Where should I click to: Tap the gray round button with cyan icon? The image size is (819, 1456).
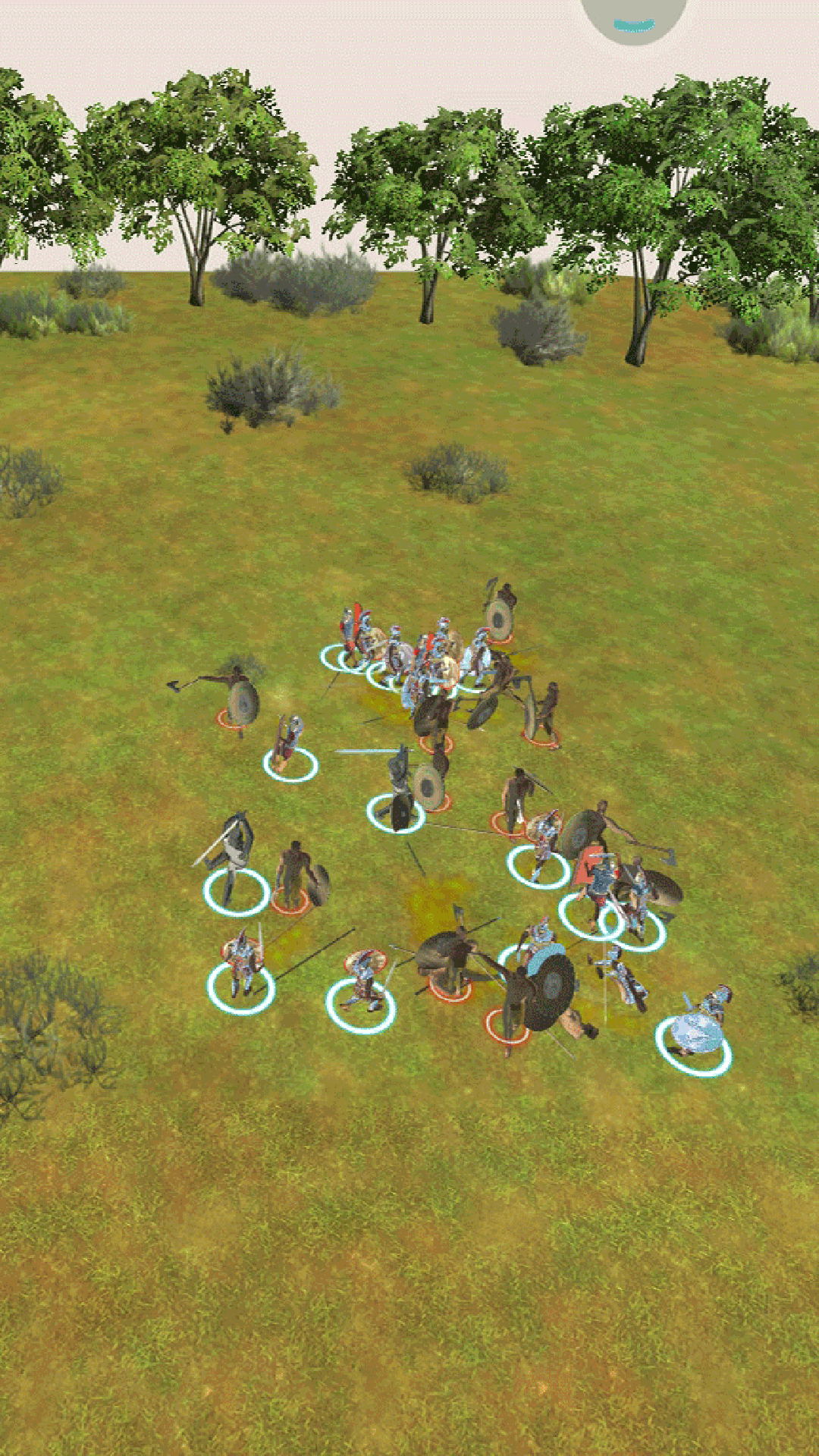634,17
